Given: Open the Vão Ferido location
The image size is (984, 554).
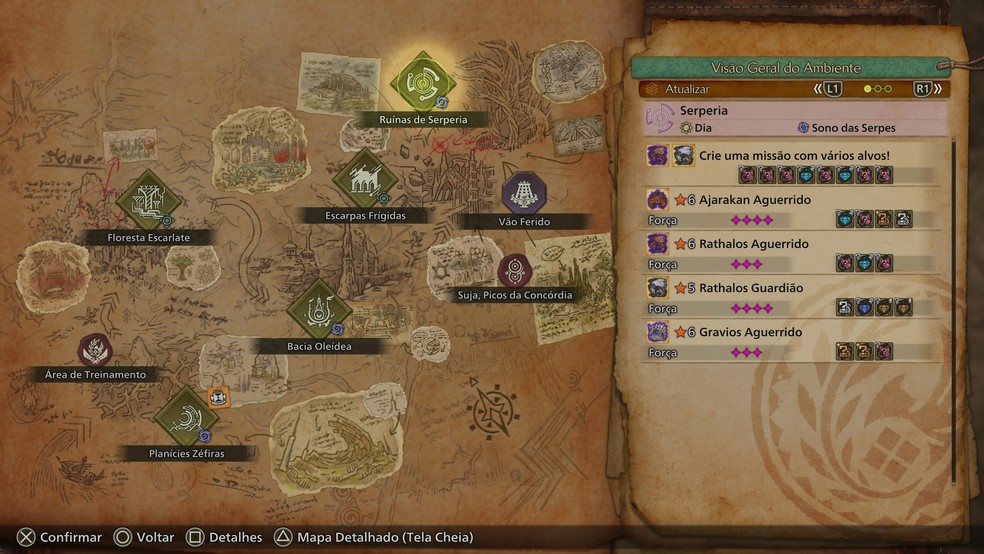Looking at the screenshot, I should pyautogui.click(x=522, y=191).
